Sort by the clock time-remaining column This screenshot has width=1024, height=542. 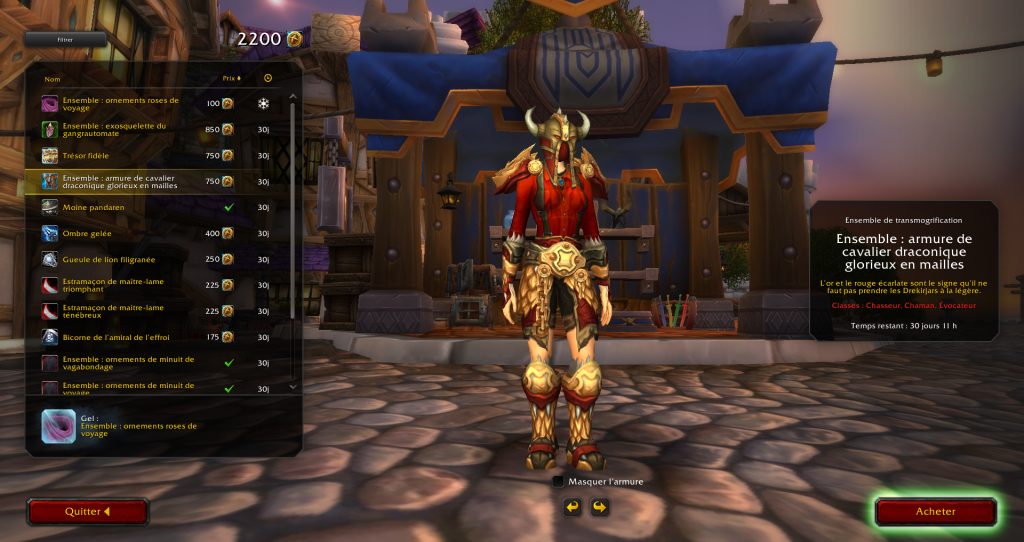(267, 78)
